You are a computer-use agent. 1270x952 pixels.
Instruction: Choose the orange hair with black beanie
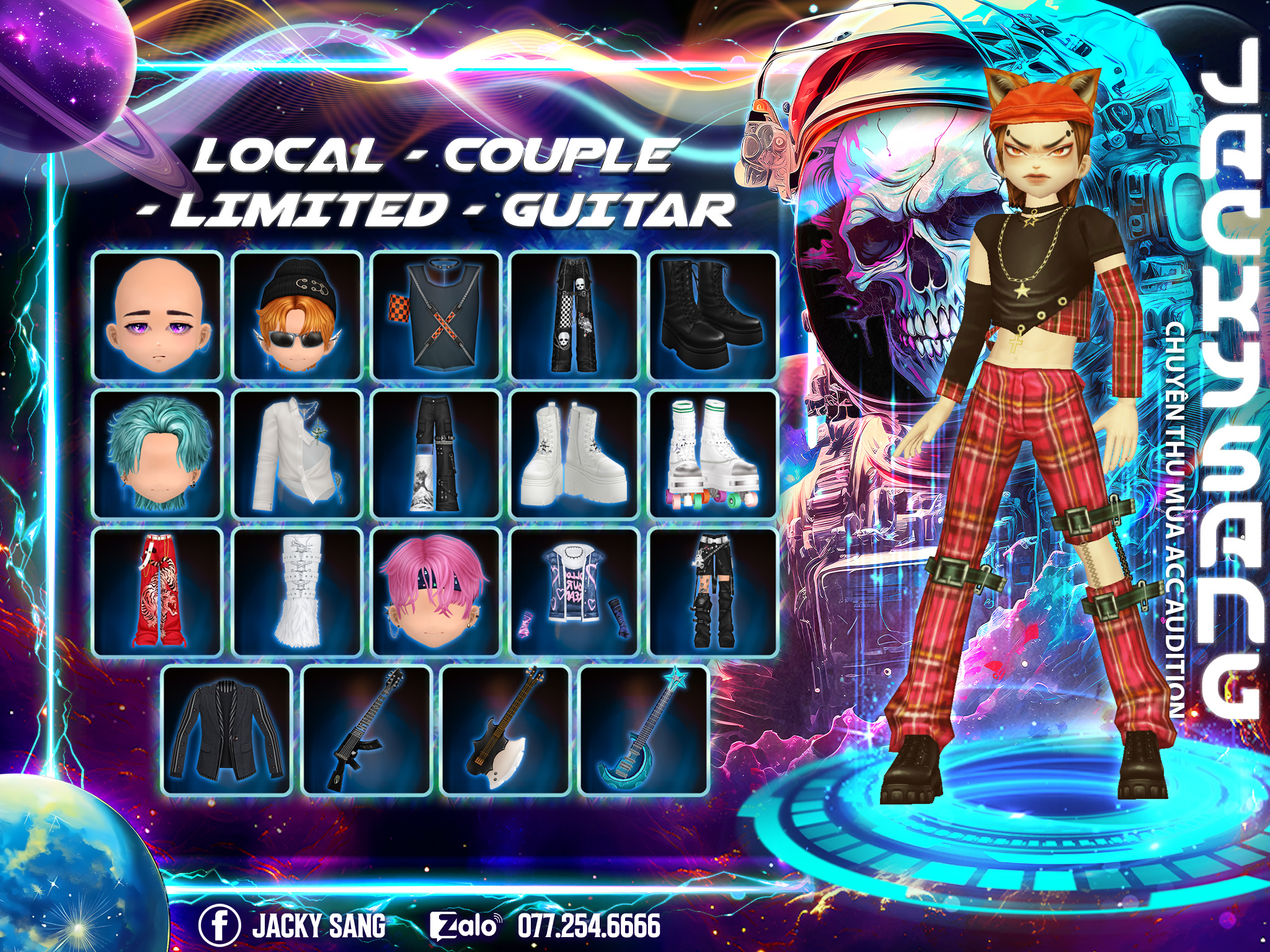[x=297, y=316]
